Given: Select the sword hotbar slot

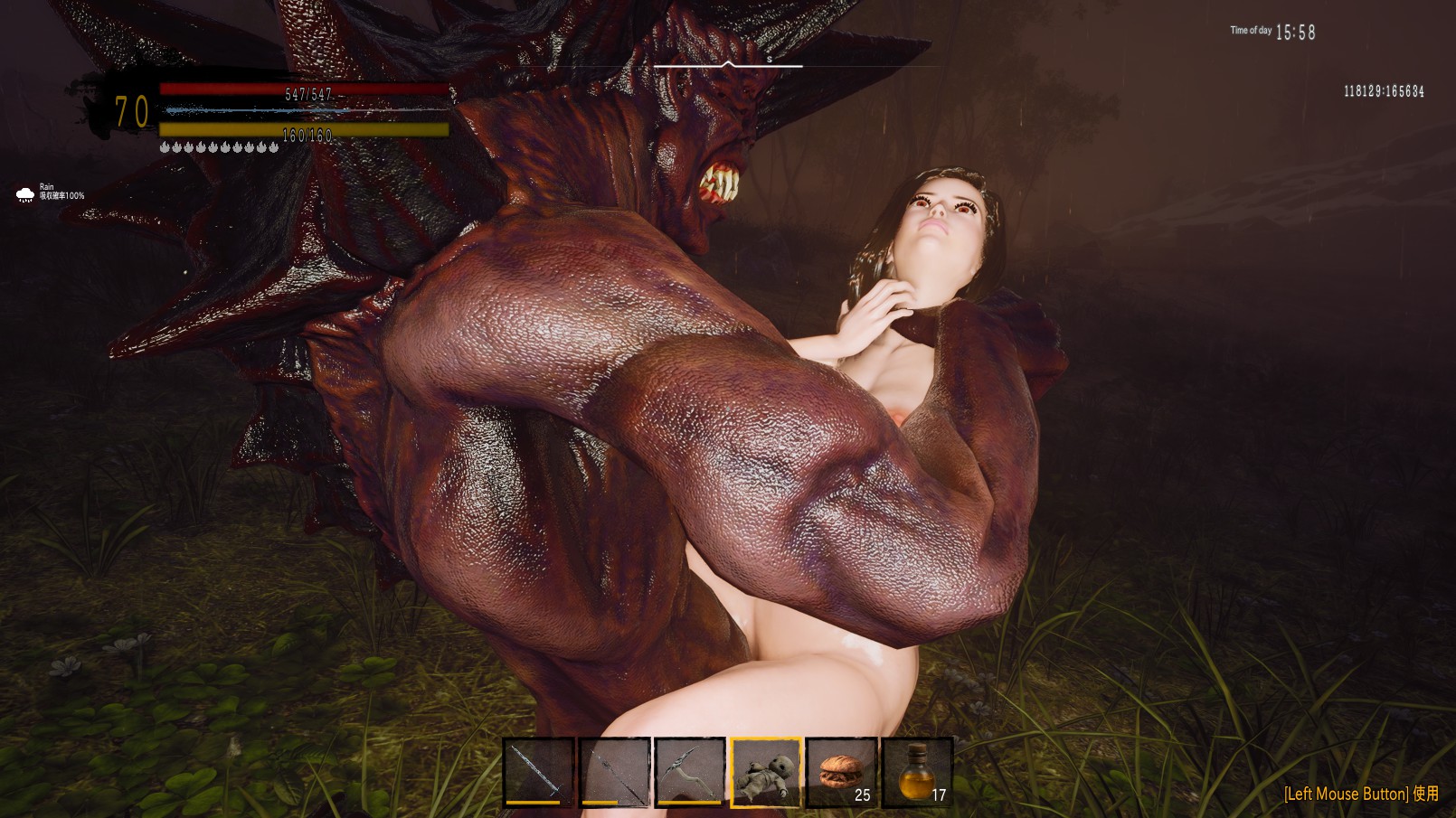Looking at the screenshot, I should click(x=538, y=771).
